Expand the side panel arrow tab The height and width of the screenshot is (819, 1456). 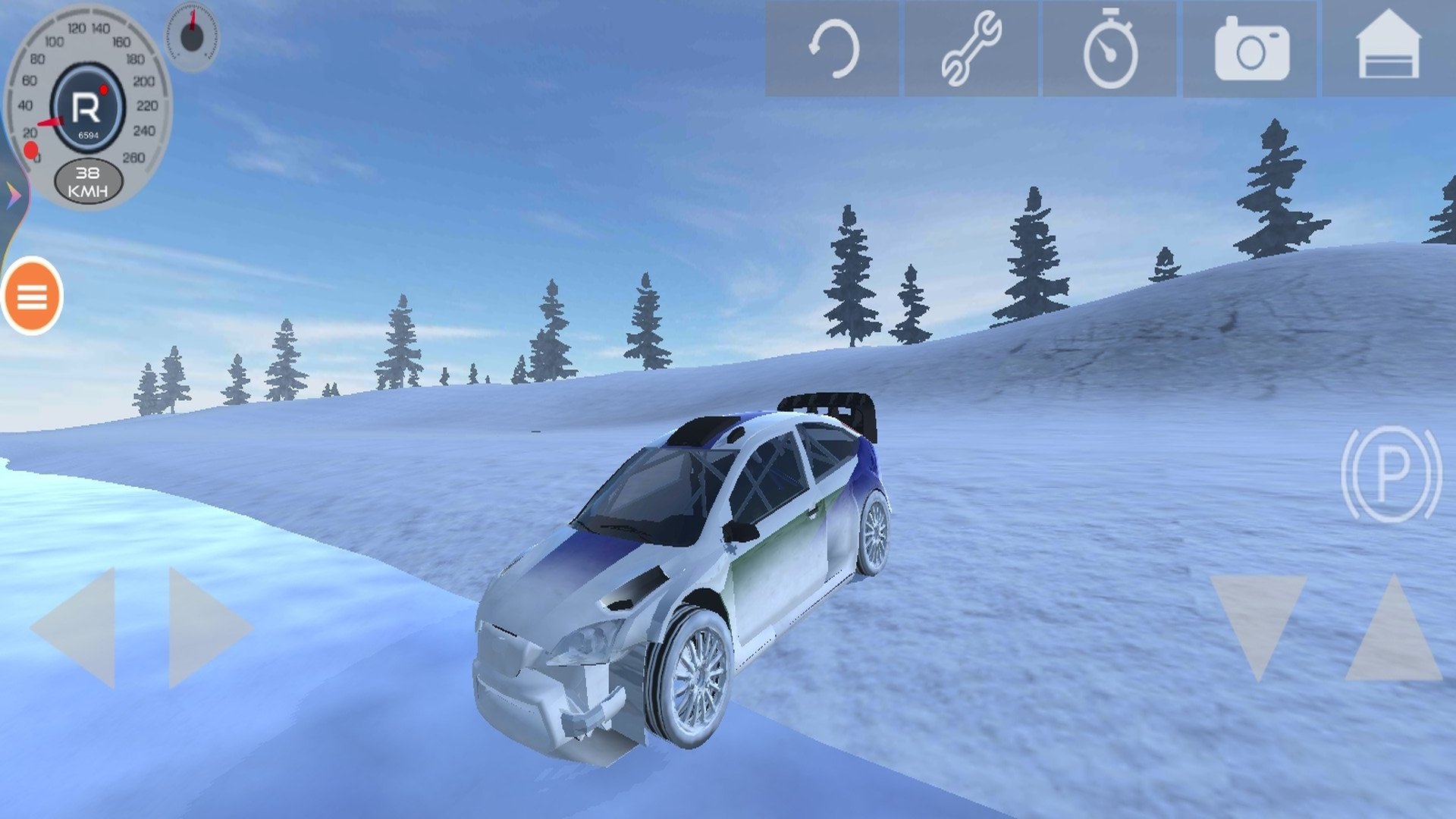(x=14, y=196)
